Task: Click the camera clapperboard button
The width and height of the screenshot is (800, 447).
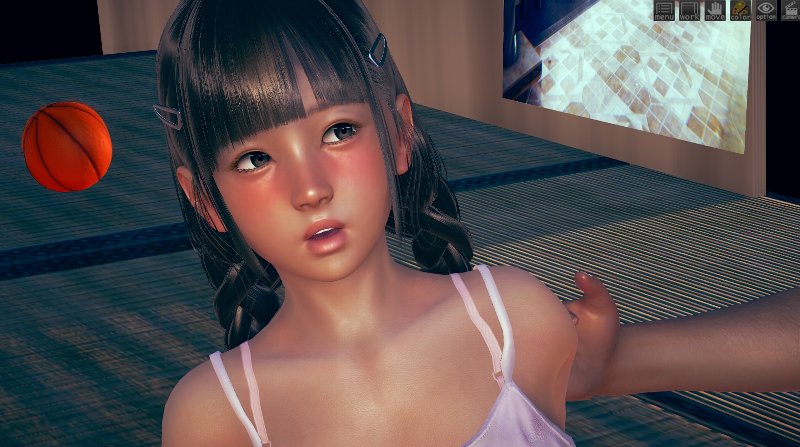Action: (790, 11)
